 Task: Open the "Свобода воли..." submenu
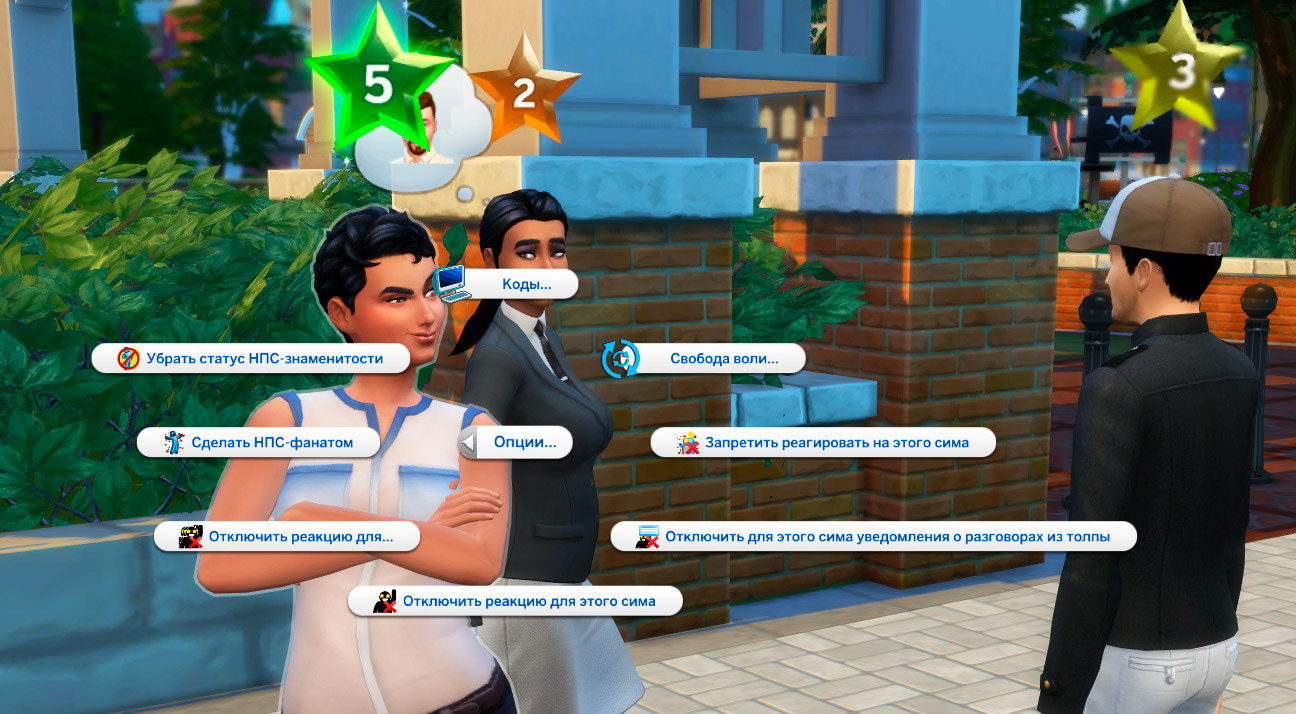tap(722, 358)
